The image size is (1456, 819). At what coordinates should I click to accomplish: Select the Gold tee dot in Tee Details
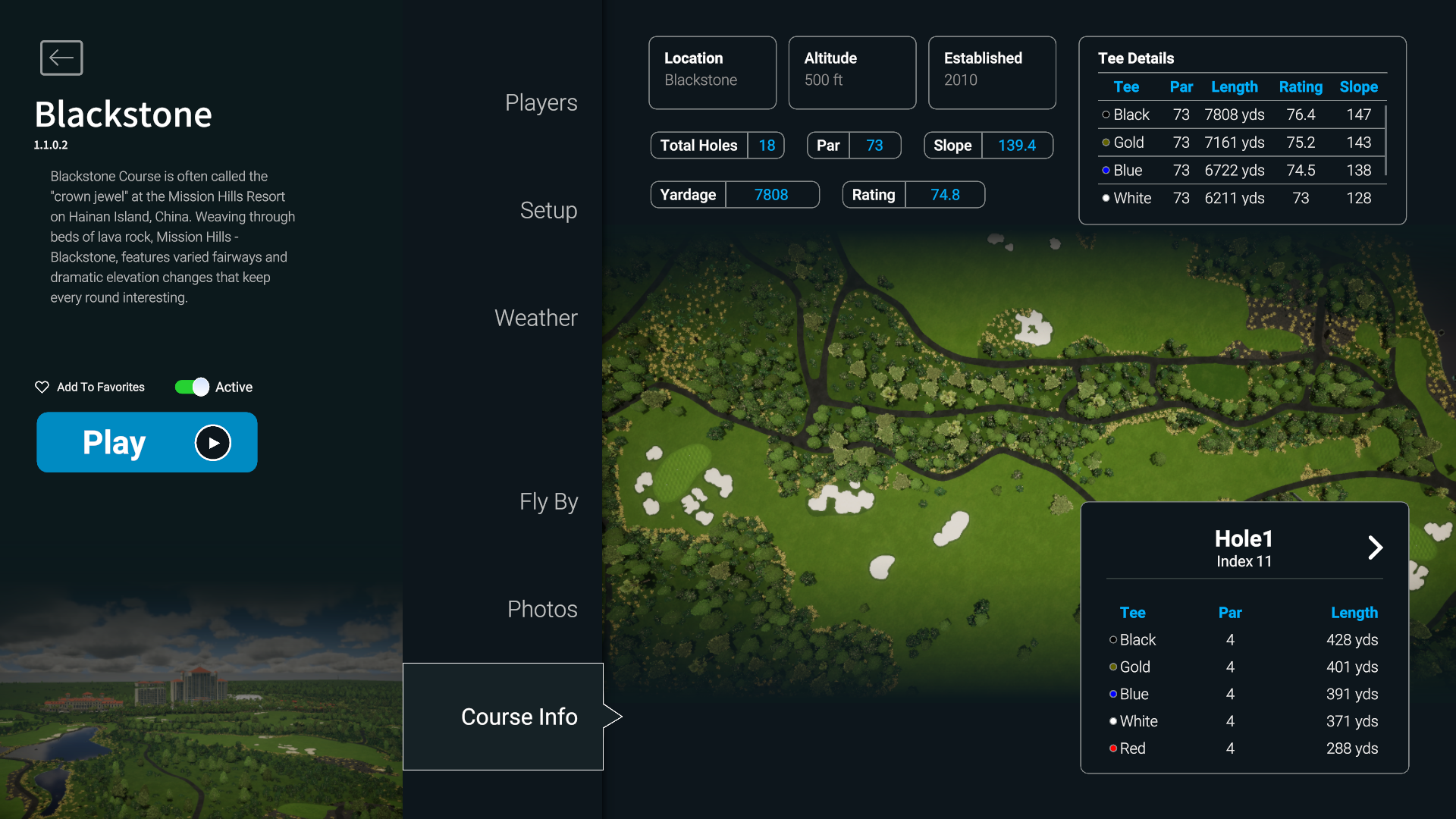1105,142
